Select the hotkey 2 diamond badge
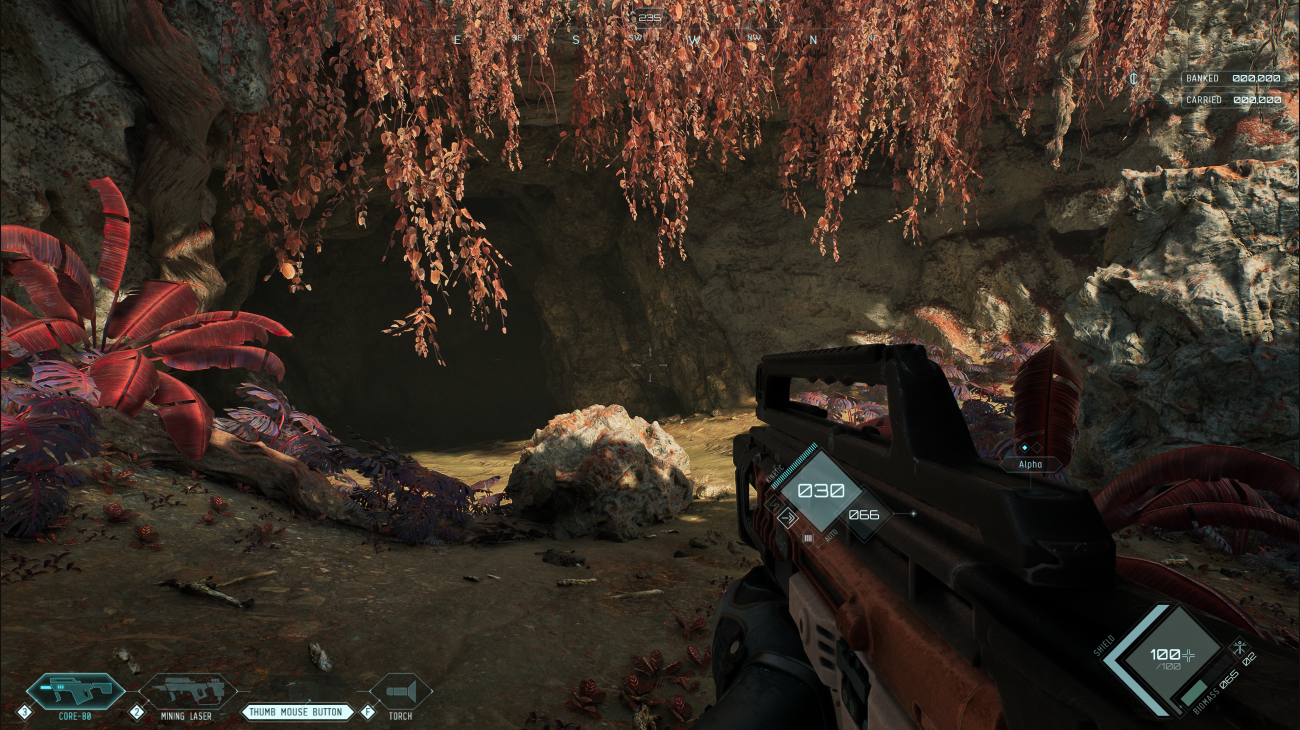Image resolution: width=1300 pixels, height=730 pixels. (137, 712)
